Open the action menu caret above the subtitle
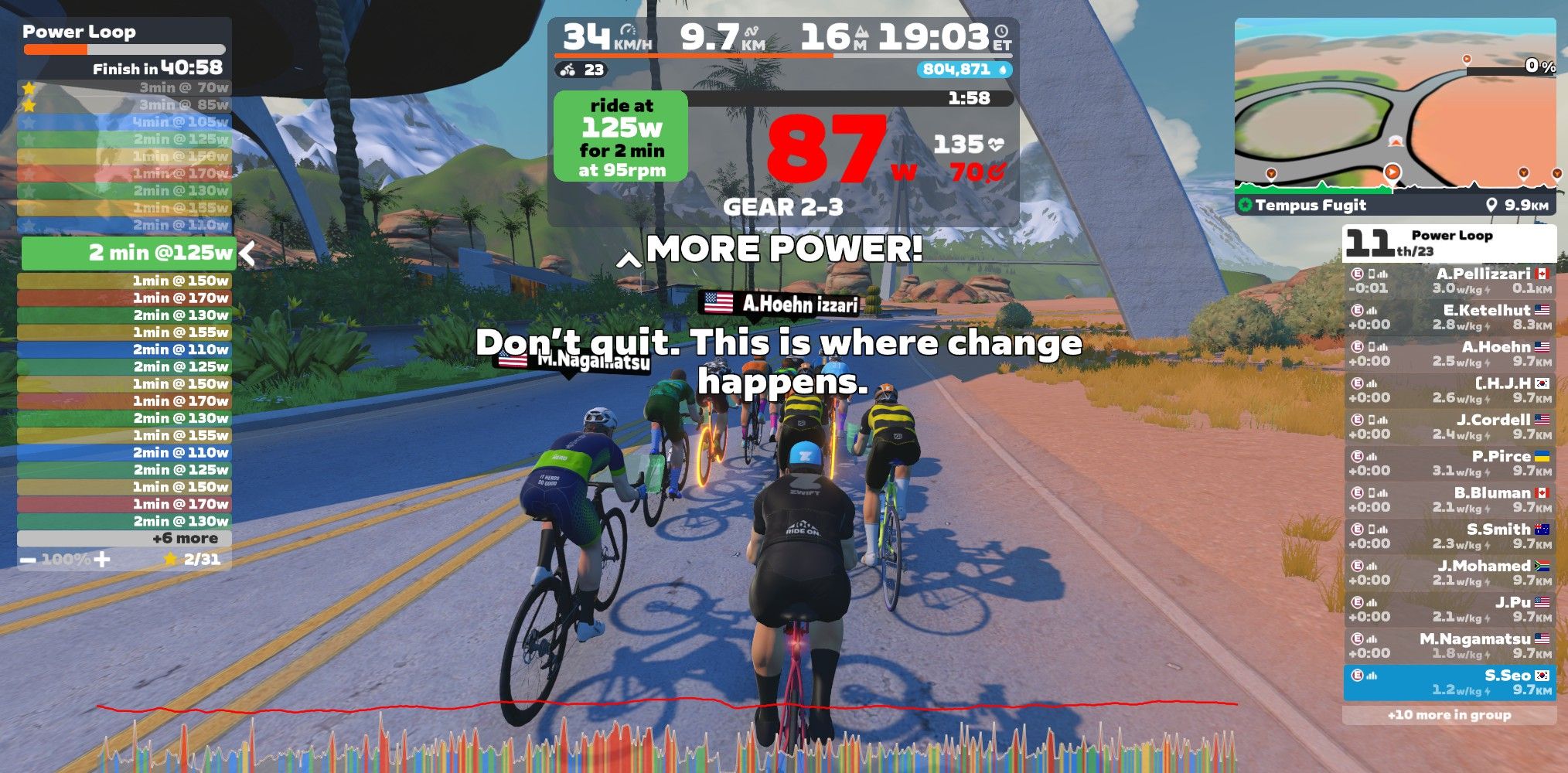This screenshot has height=773, width=1568. click(x=629, y=261)
